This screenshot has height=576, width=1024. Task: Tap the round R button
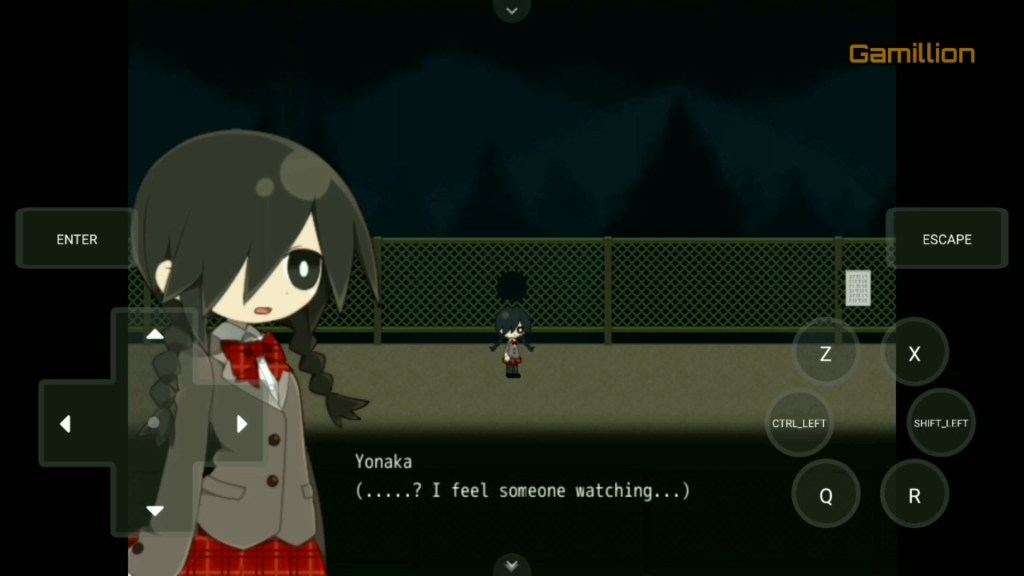pyautogui.click(x=914, y=496)
